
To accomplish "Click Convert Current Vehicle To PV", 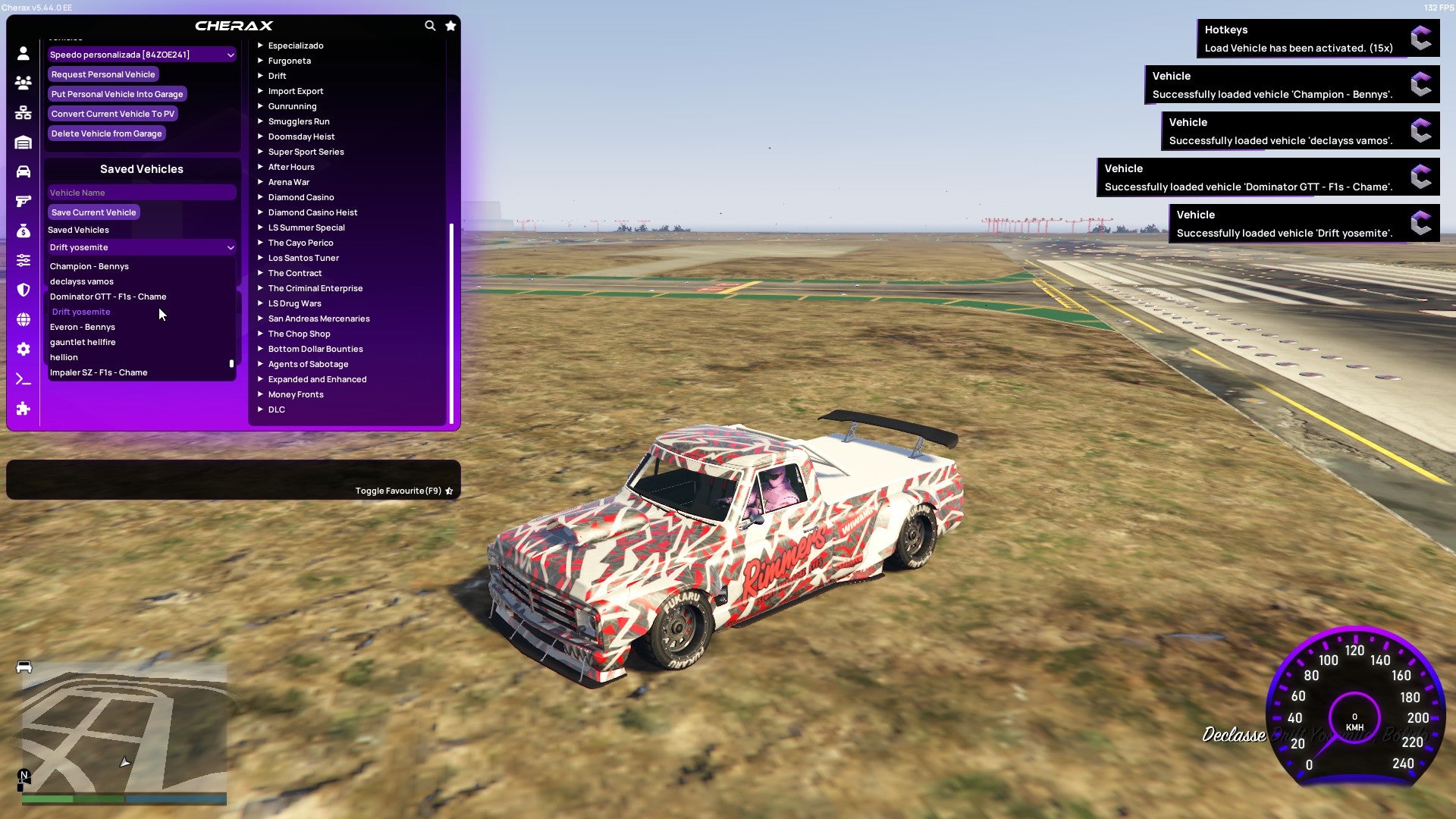I will [x=112, y=113].
